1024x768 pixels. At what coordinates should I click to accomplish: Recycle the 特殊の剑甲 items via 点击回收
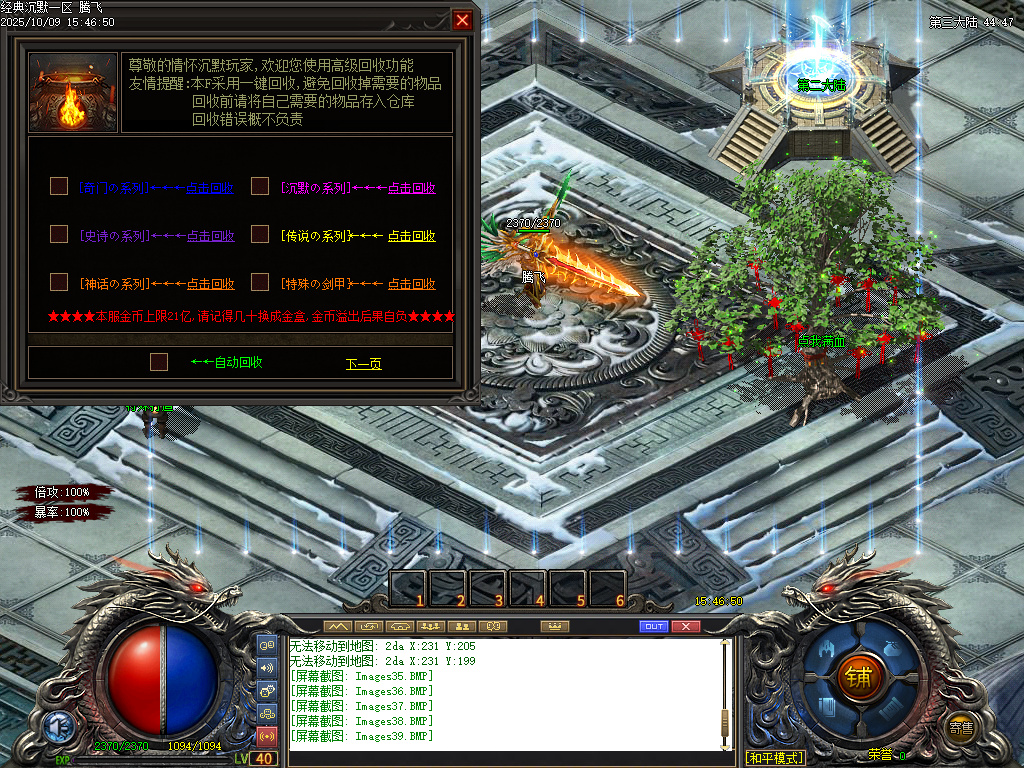411,284
